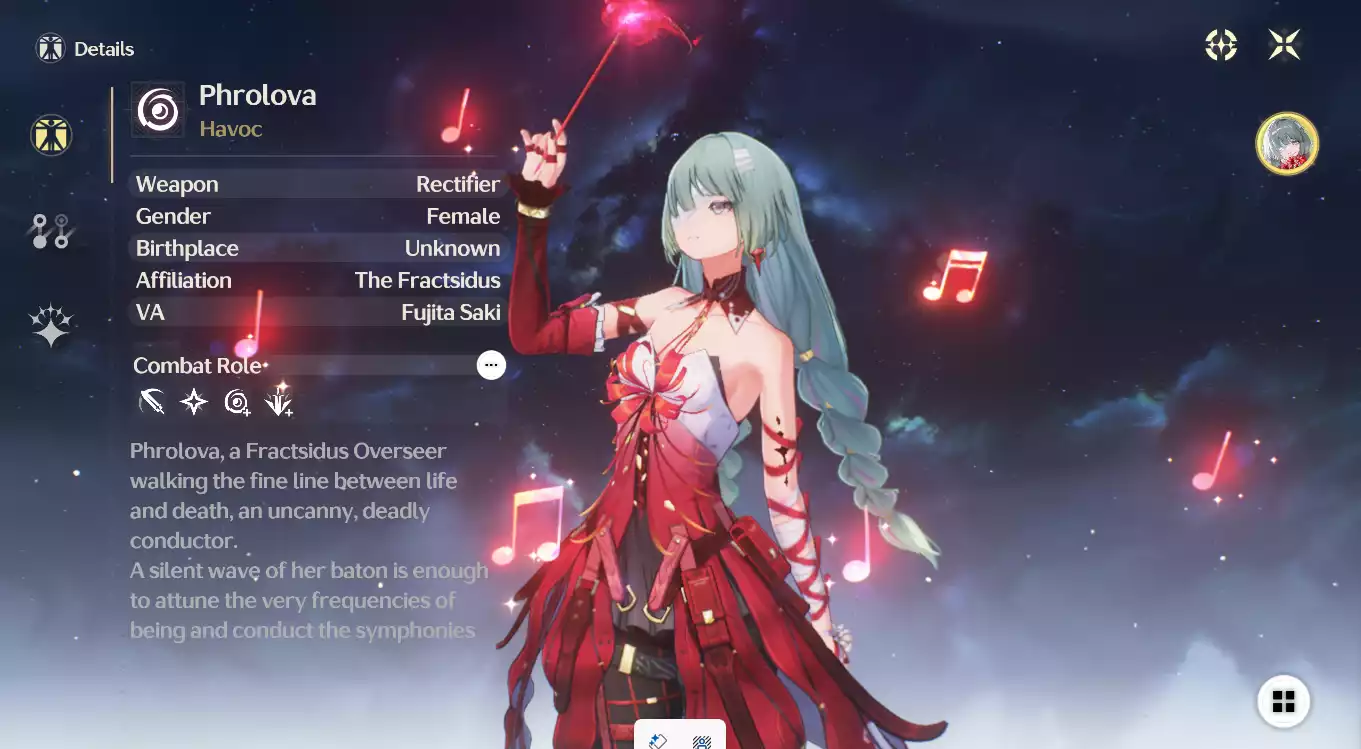Open the character details sidebar icon
Image resolution: width=1361 pixels, height=749 pixels.
pos(51,136)
